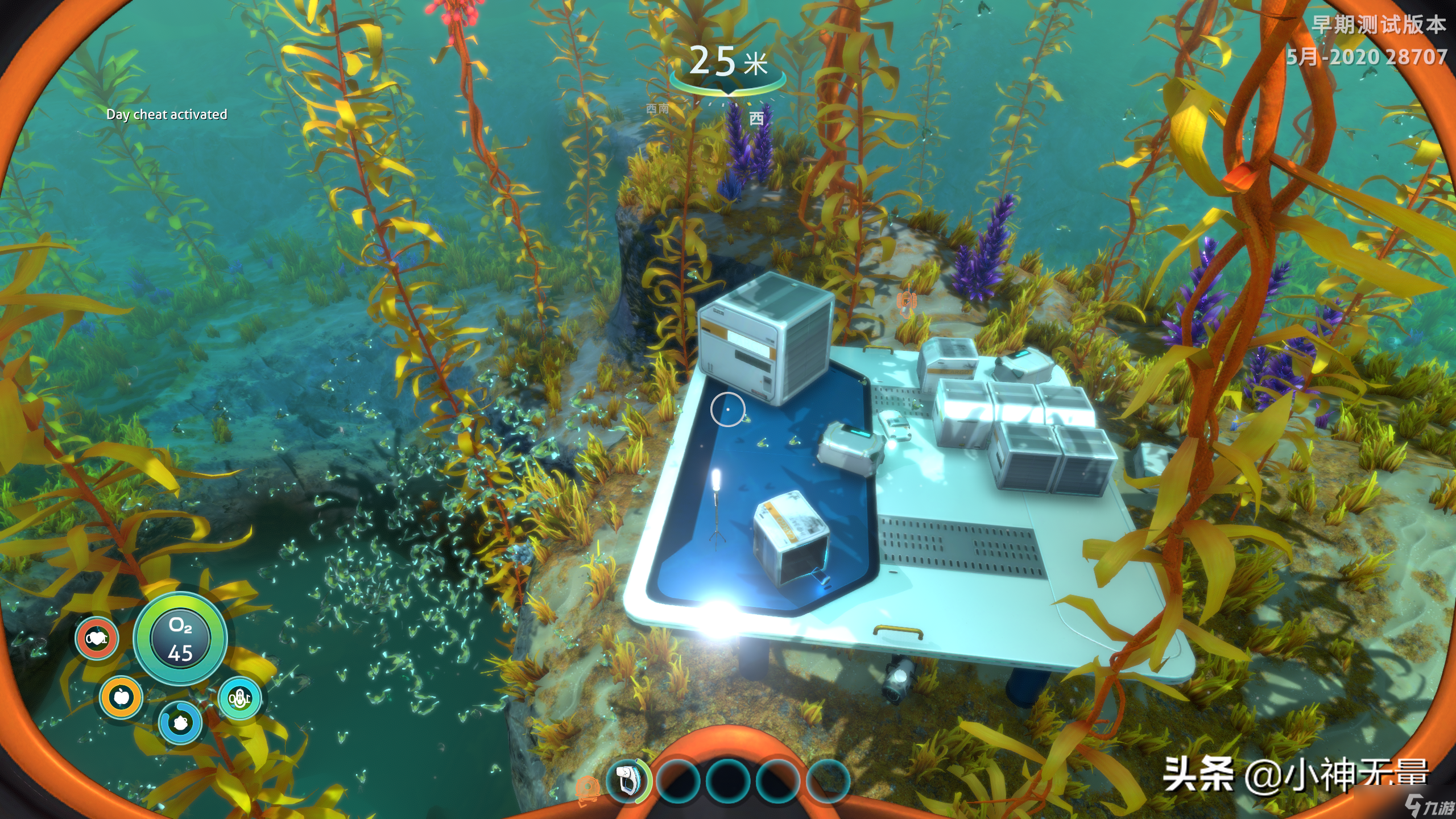Select the scanner tool hotbar slot
The width and height of the screenshot is (1456, 819).
pyautogui.click(x=626, y=780)
